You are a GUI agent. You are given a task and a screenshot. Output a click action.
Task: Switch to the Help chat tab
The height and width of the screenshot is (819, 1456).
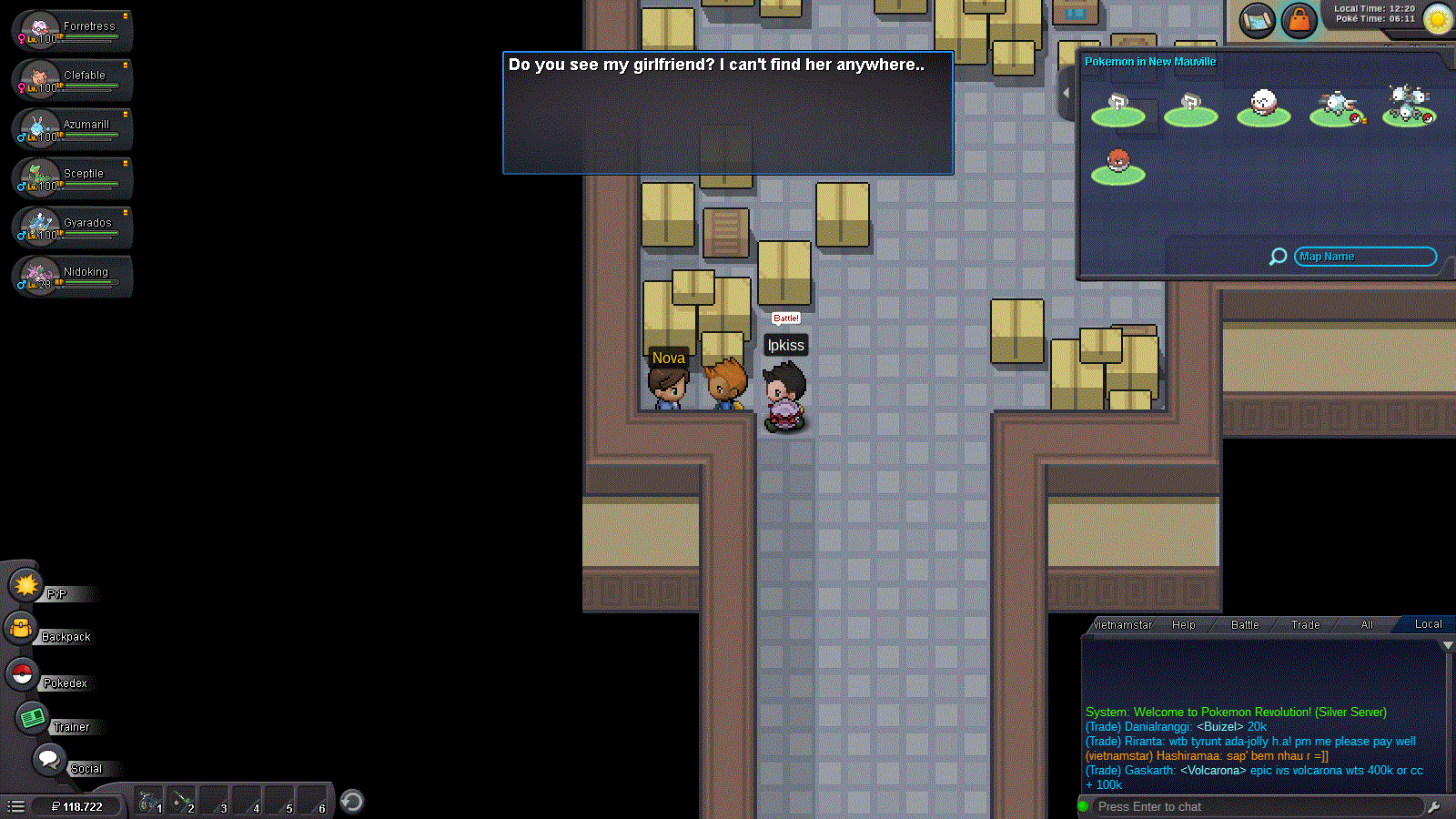1183,624
